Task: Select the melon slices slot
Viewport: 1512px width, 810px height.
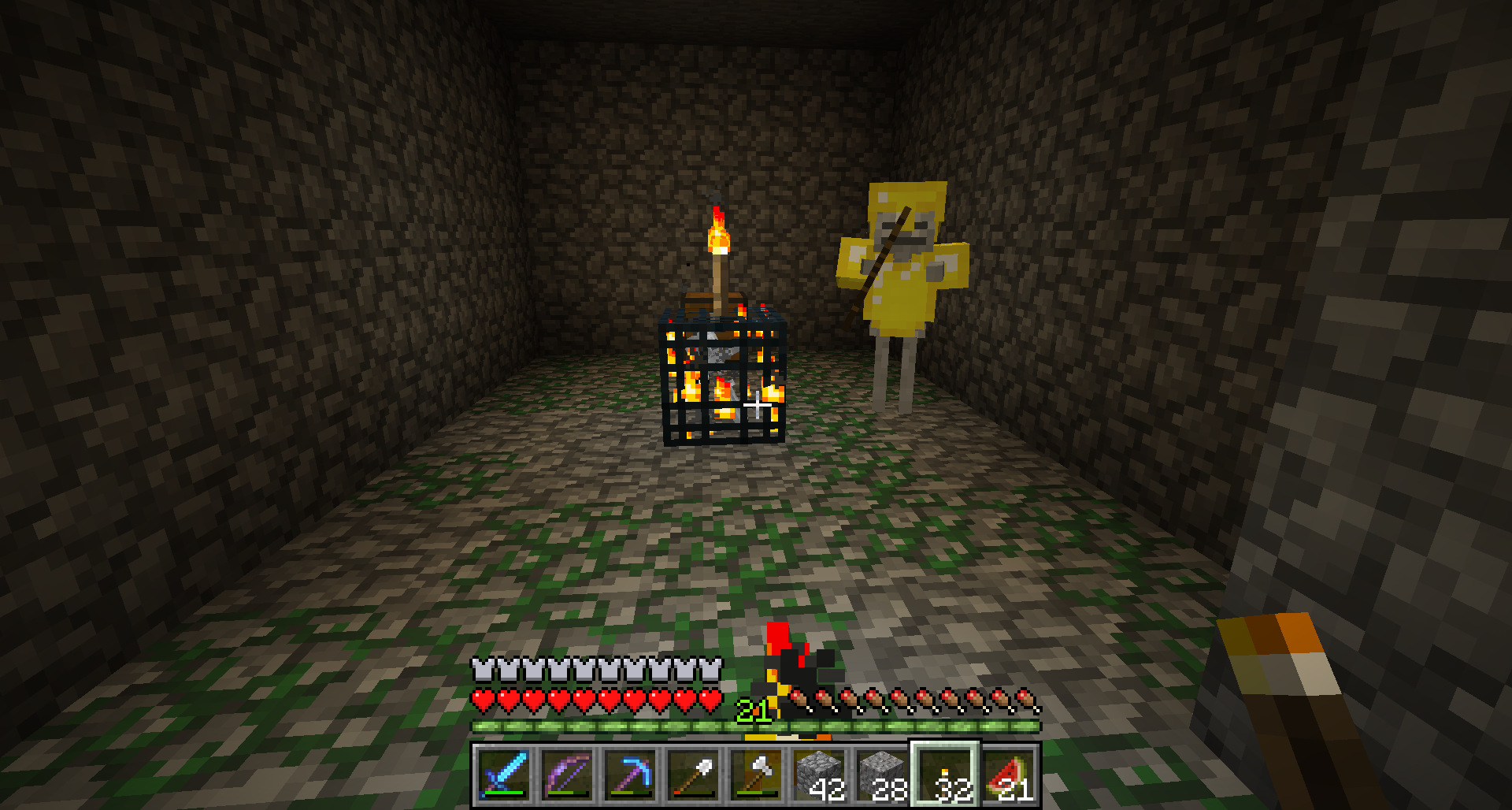Action: (1008, 775)
